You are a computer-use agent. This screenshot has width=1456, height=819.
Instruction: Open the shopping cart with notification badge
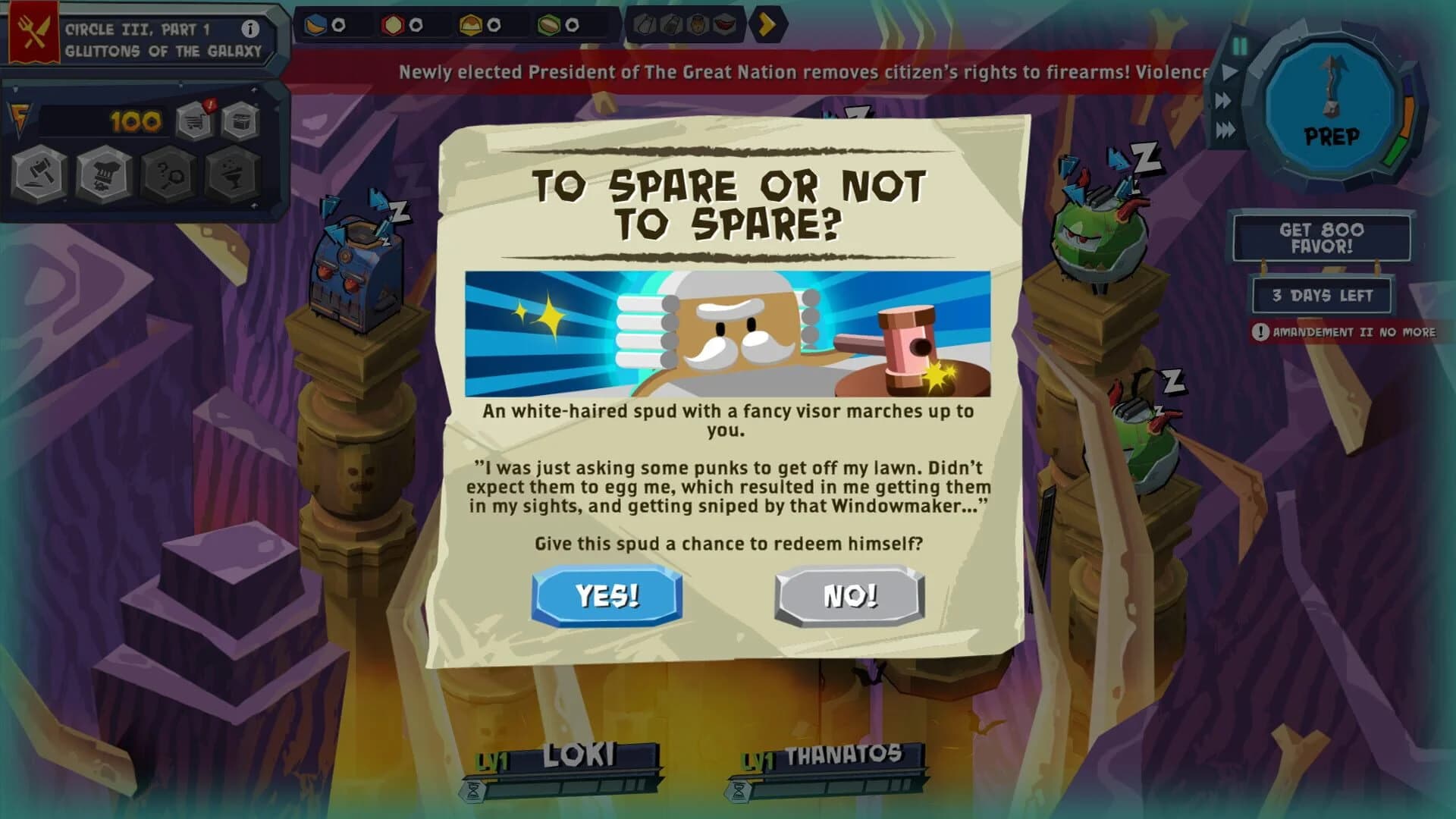coord(193,119)
